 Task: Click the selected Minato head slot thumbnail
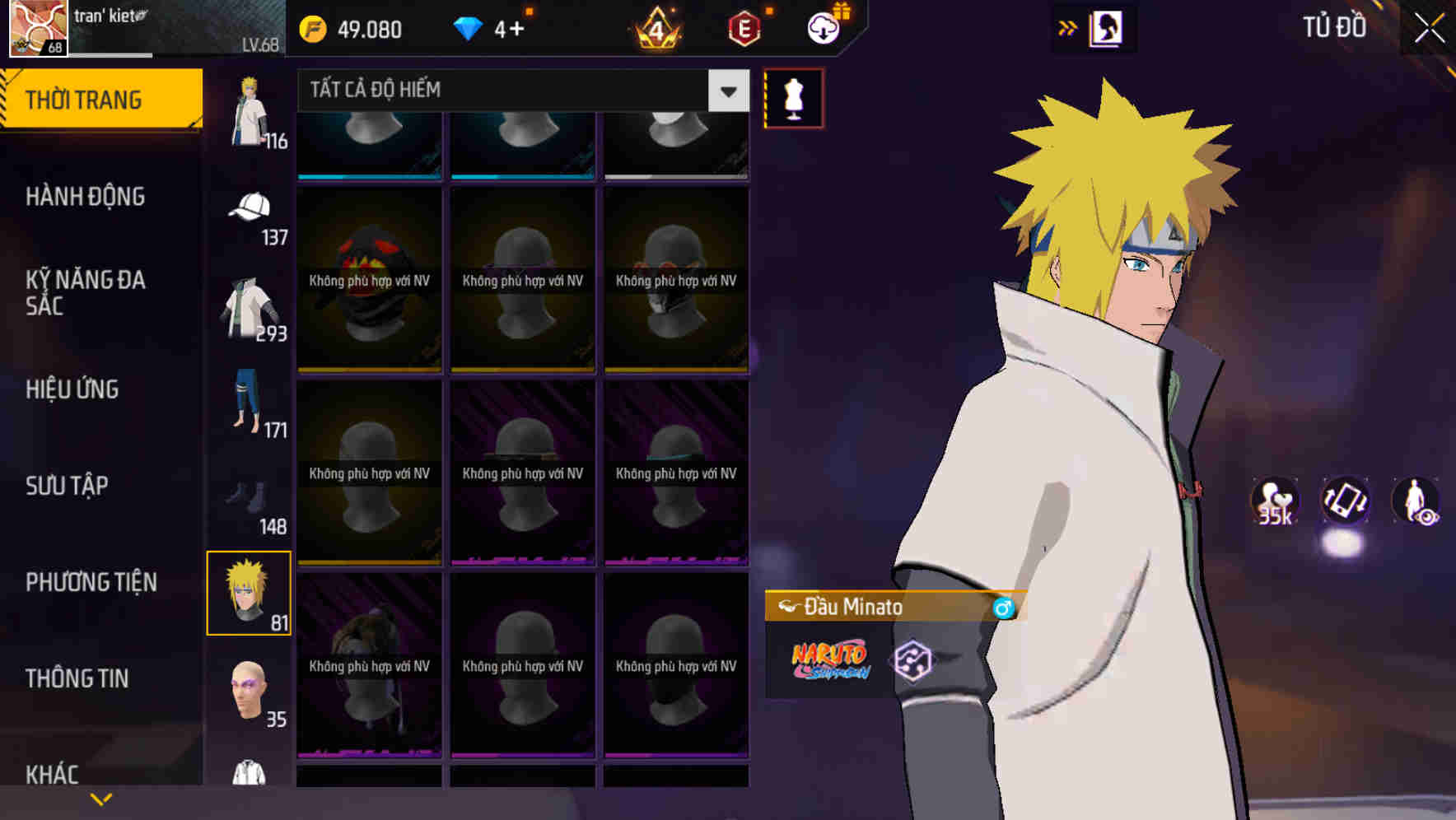coord(250,591)
